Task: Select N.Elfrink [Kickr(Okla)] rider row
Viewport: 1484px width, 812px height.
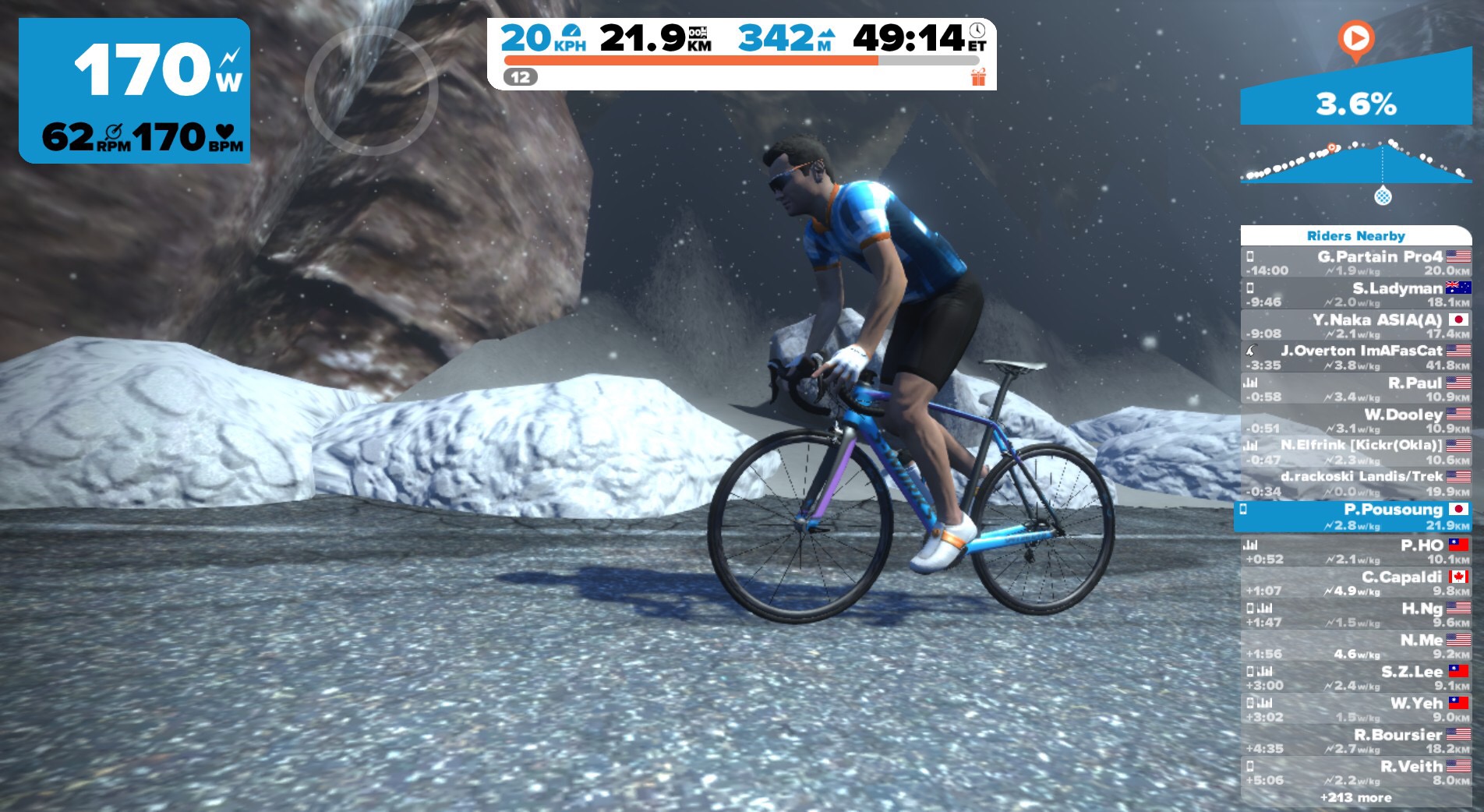Action: [x=1356, y=452]
